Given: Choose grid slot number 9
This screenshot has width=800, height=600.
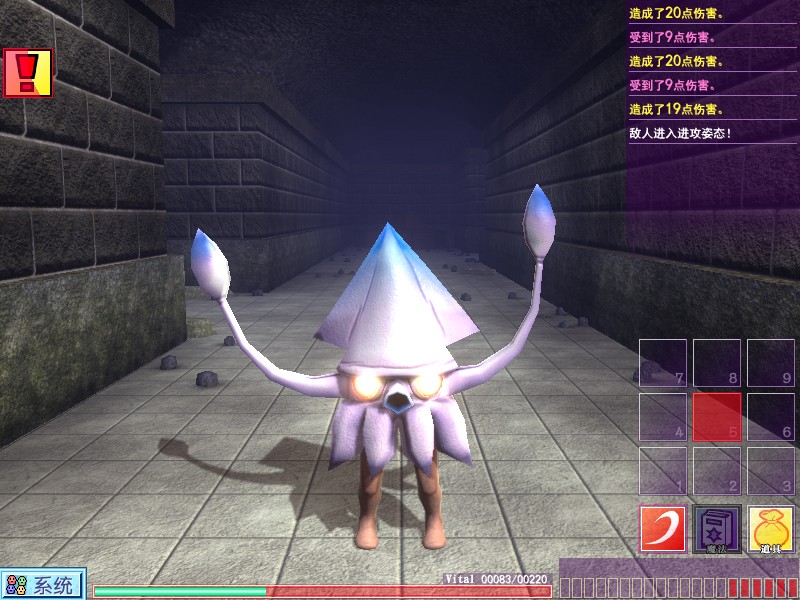Looking at the screenshot, I should point(771,363).
